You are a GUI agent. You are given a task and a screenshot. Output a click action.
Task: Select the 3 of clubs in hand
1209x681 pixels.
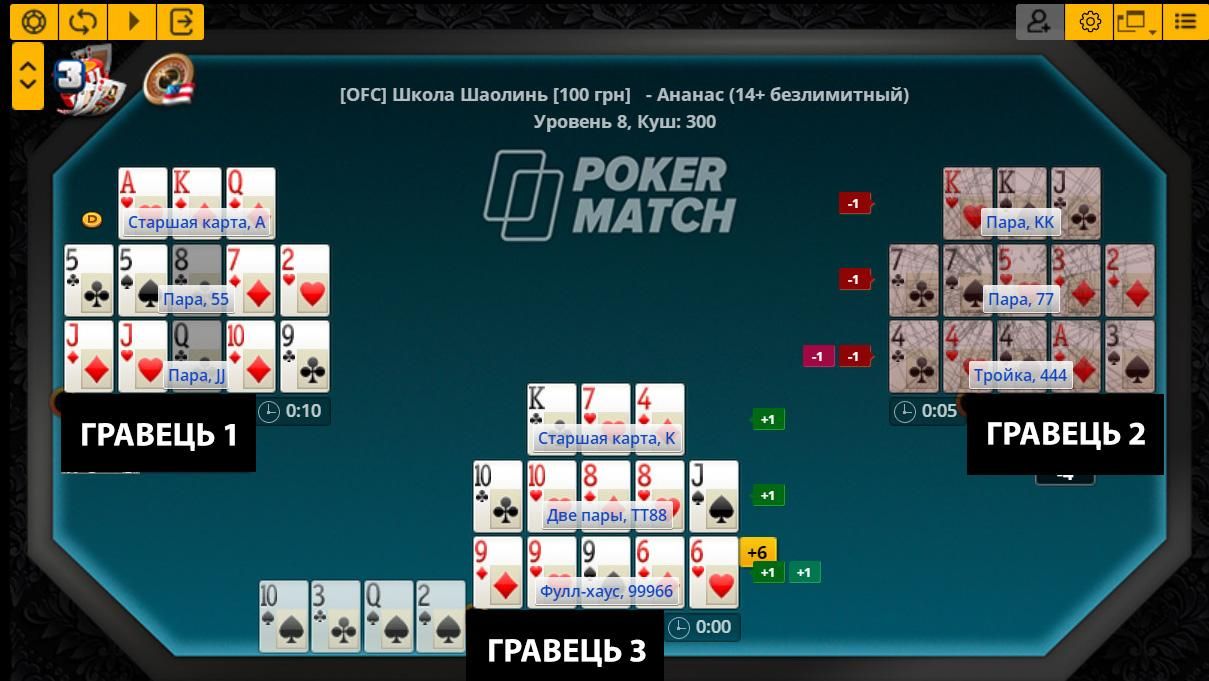pyautogui.click(x=336, y=617)
